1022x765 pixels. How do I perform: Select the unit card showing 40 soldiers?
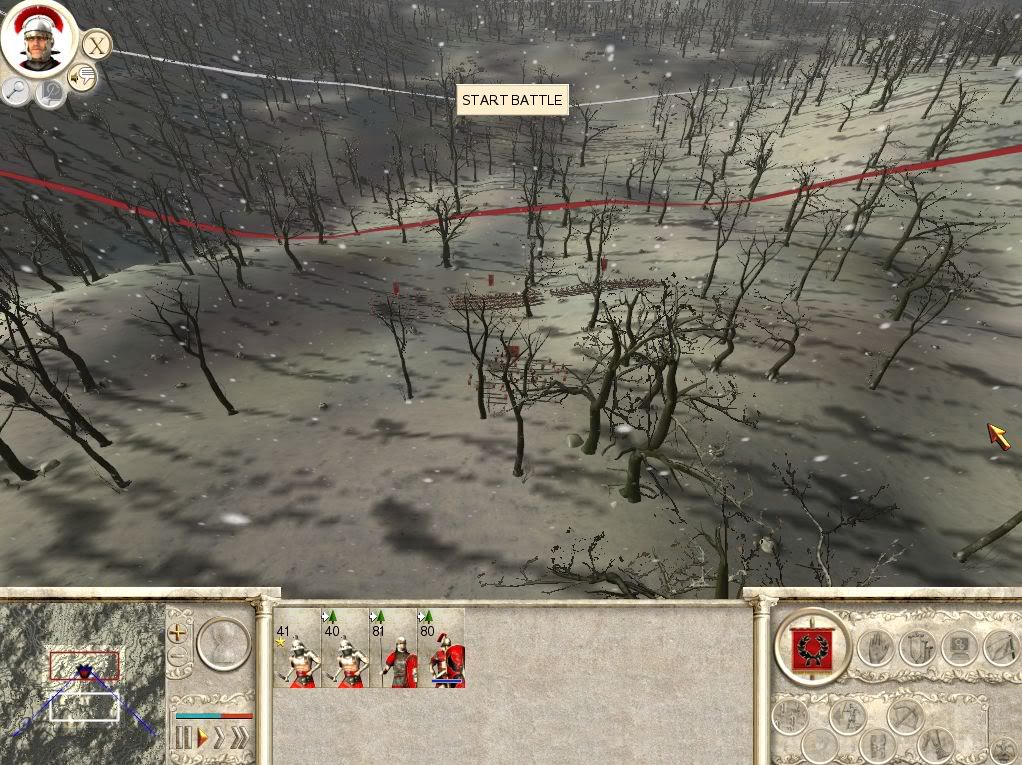[345, 649]
